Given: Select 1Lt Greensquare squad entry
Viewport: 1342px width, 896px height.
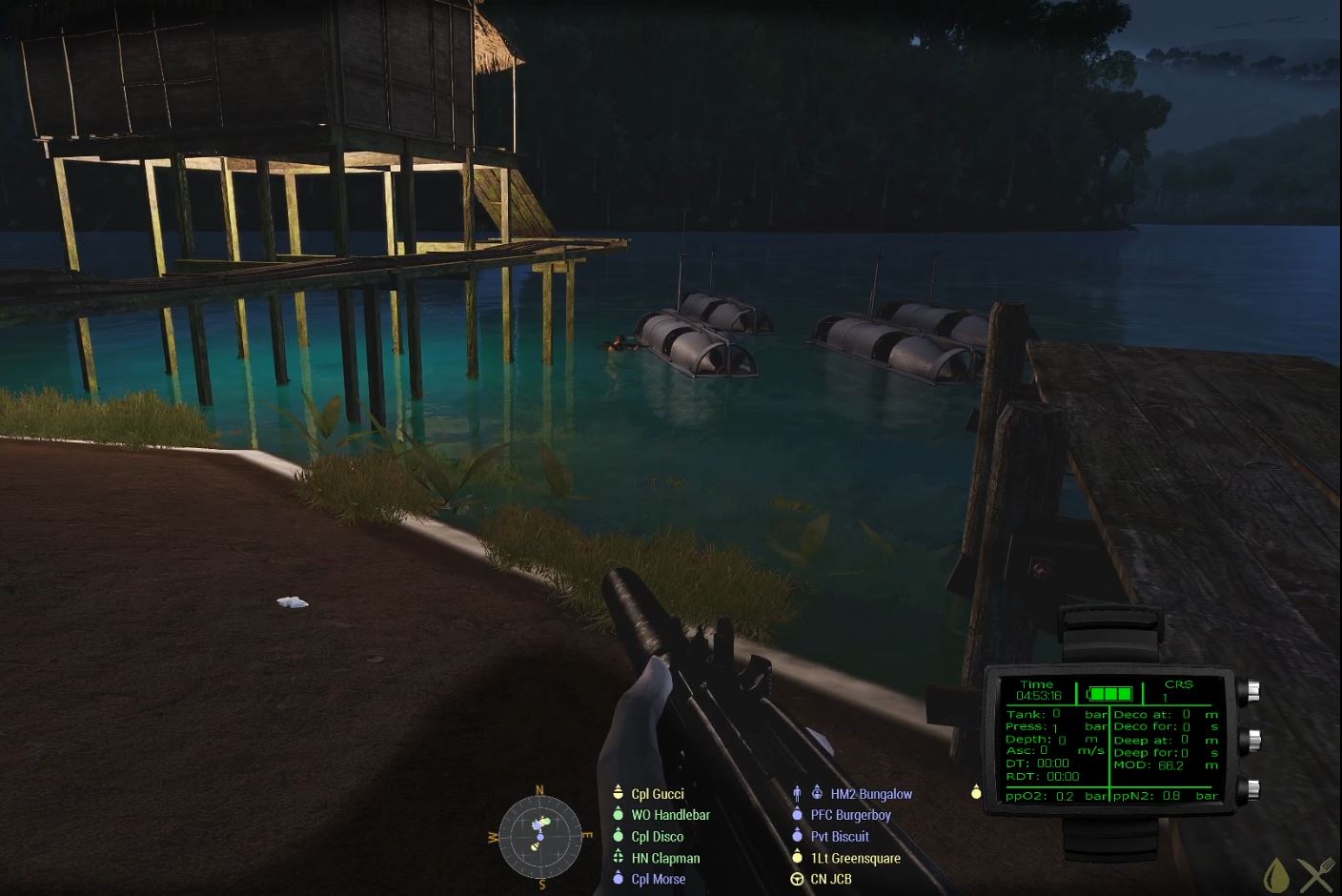Looking at the screenshot, I should point(855,858).
